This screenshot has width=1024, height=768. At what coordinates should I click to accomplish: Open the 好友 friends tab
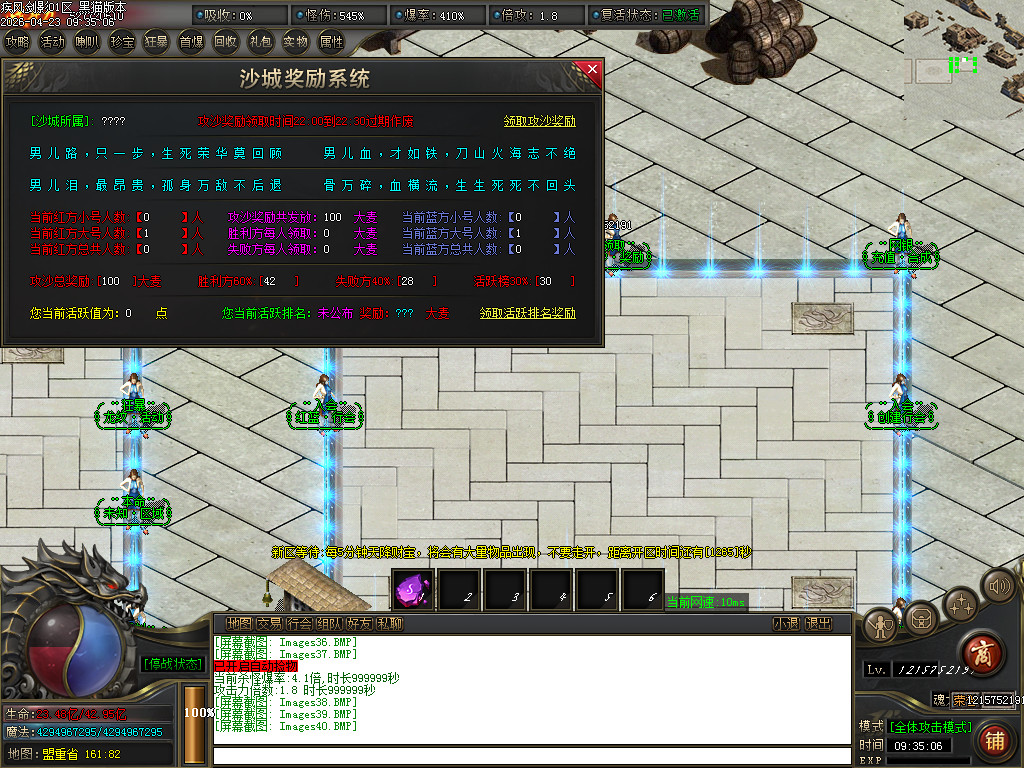pyautogui.click(x=359, y=624)
